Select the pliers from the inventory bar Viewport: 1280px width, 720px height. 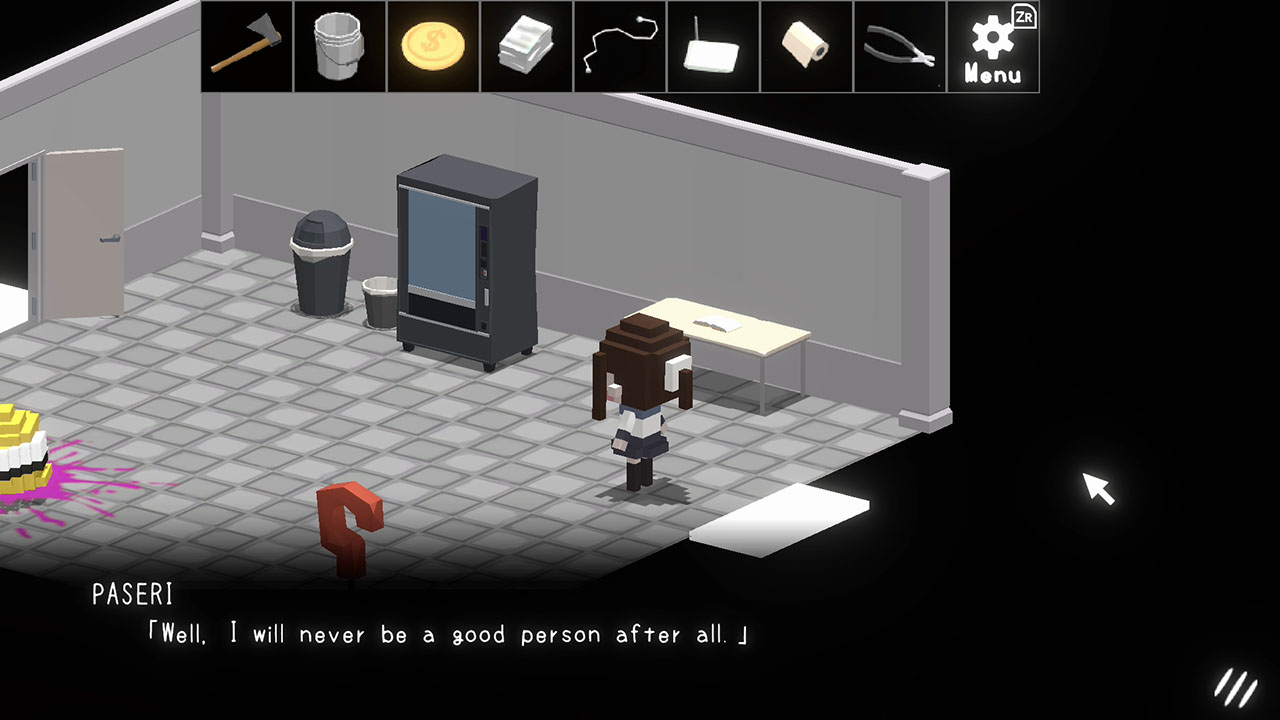[x=900, y=46]
